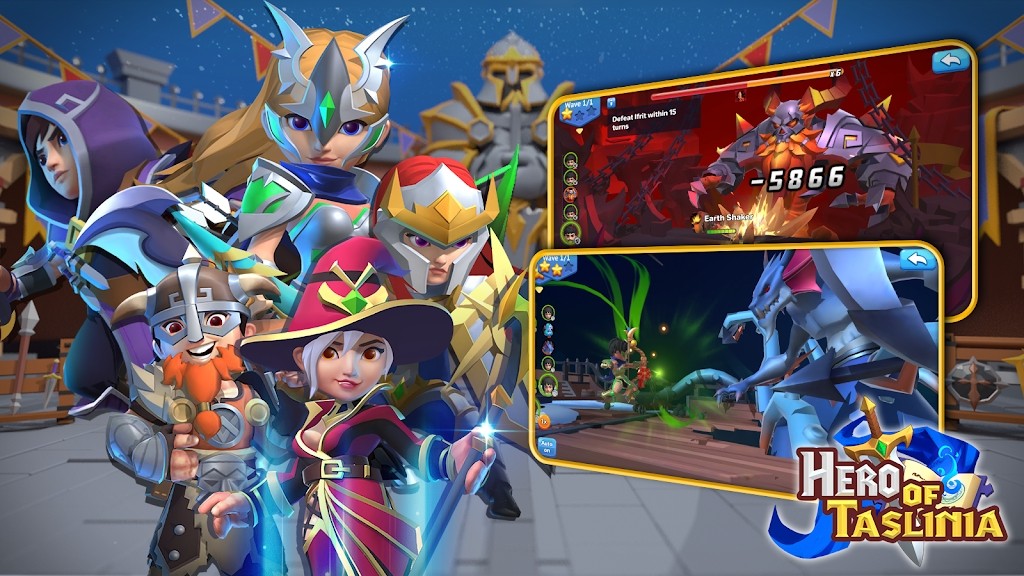Change the orange 1x battle speed
This screenshot has width=1024, height=576.
[545, 421]
